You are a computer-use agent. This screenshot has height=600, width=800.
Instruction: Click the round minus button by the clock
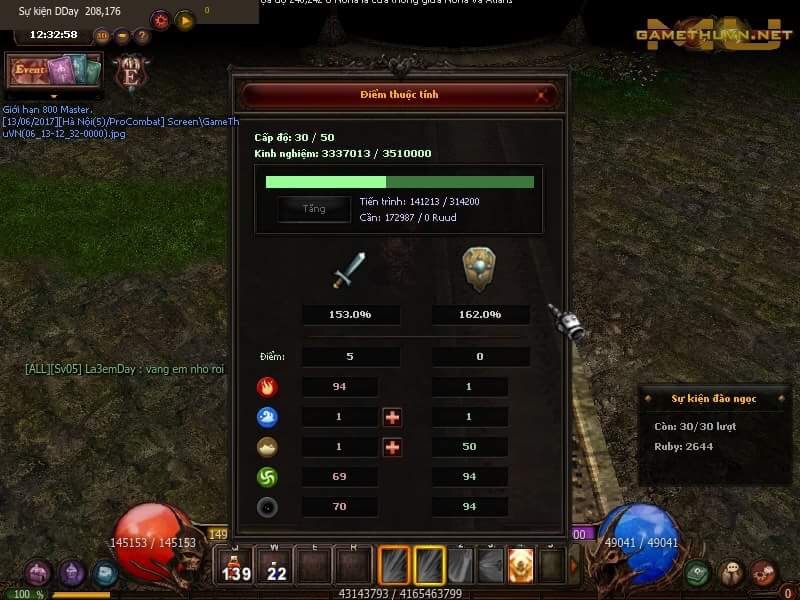coord(122,36)
